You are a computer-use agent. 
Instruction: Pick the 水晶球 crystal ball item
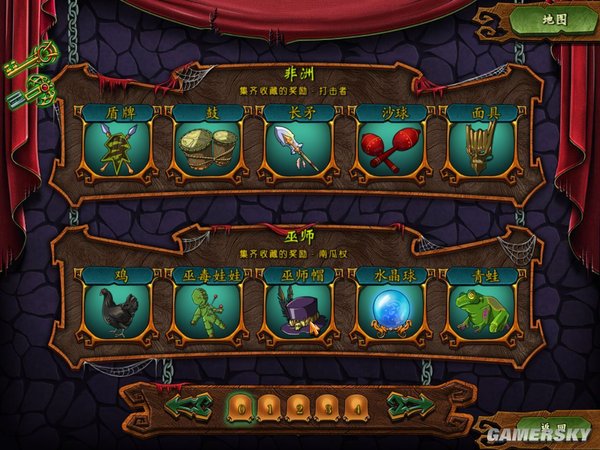(x=390, y=308)
